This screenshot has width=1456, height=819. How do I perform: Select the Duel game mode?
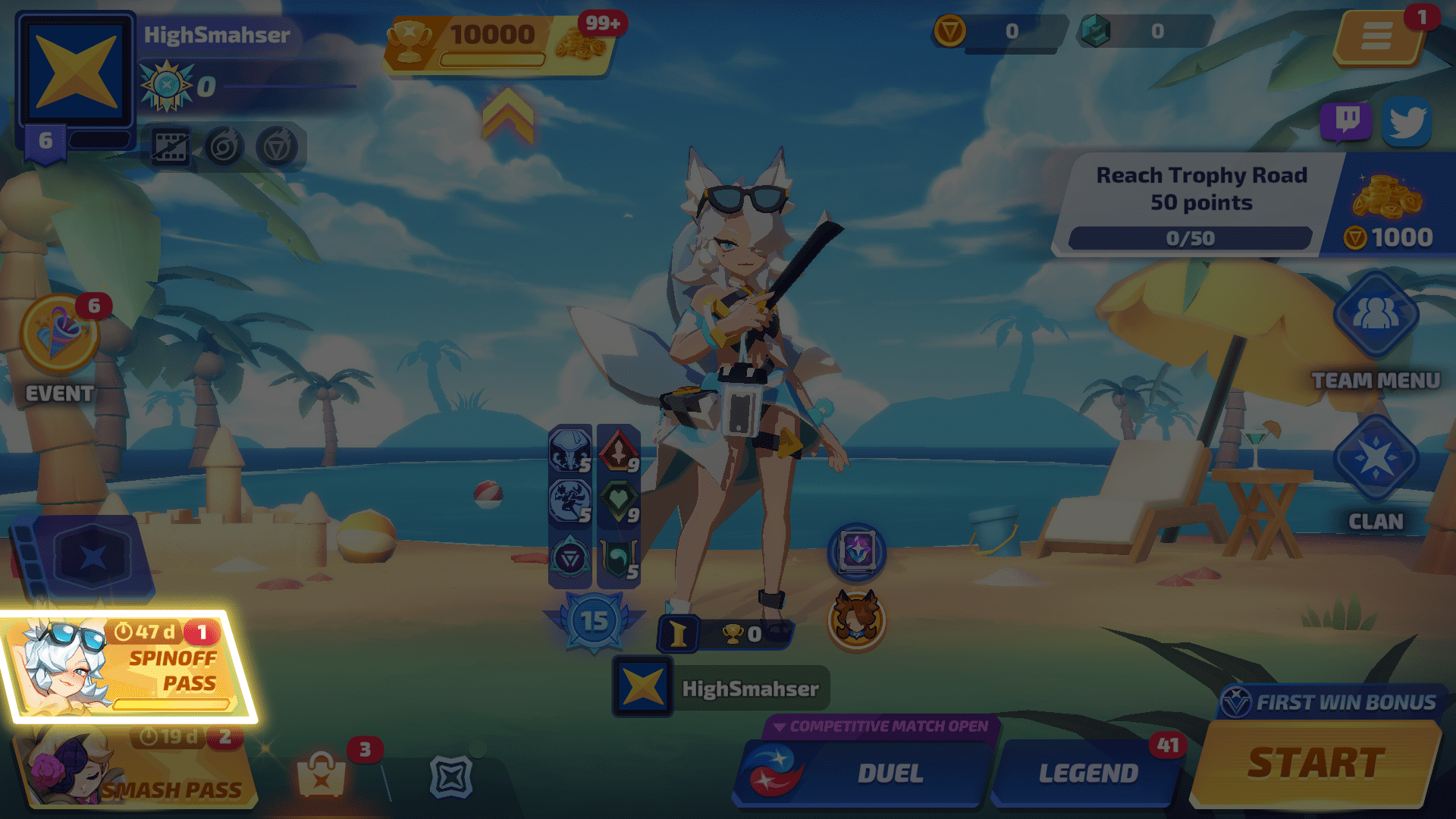click(x=864, y=772)
